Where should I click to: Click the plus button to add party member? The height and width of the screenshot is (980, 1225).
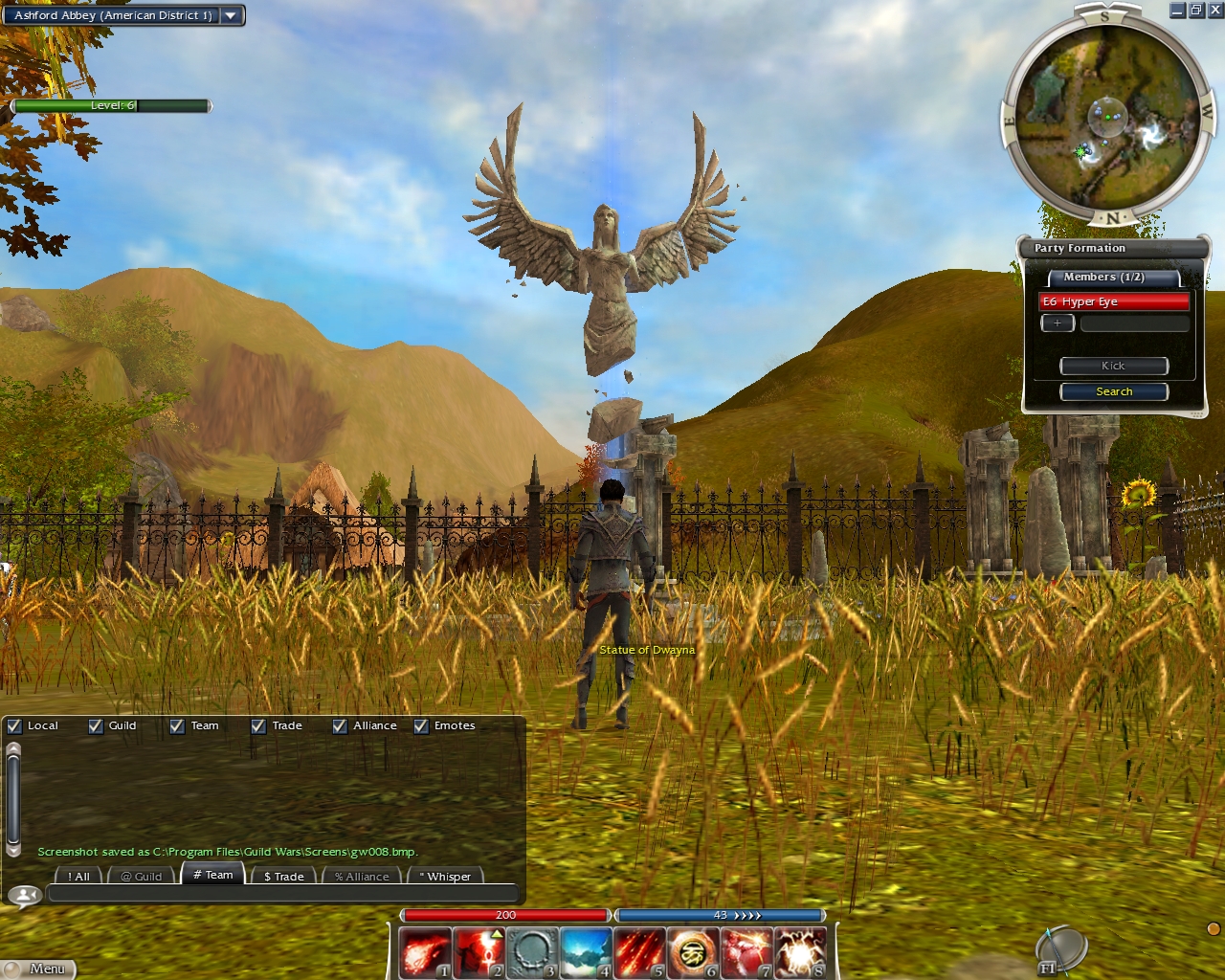tap(1057, 323)
